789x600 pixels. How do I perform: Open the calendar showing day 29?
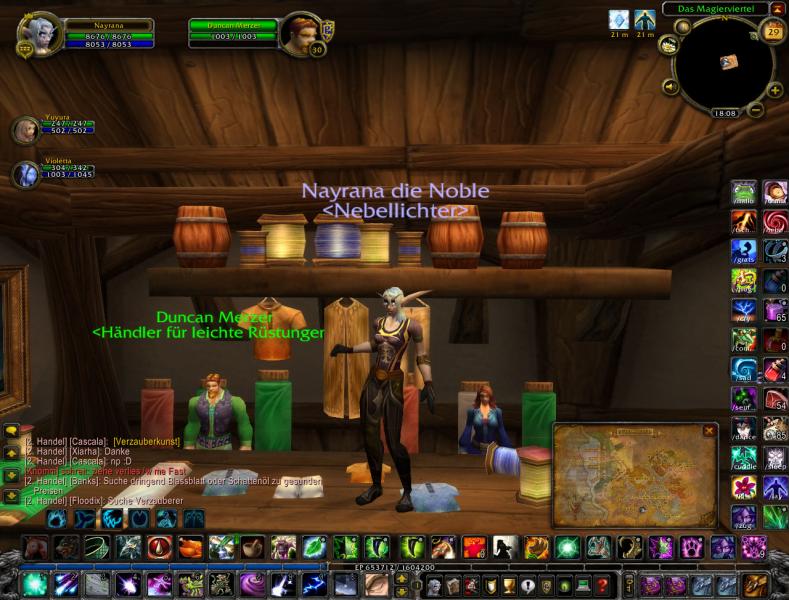pyautogui.click(x=772, y=32)
